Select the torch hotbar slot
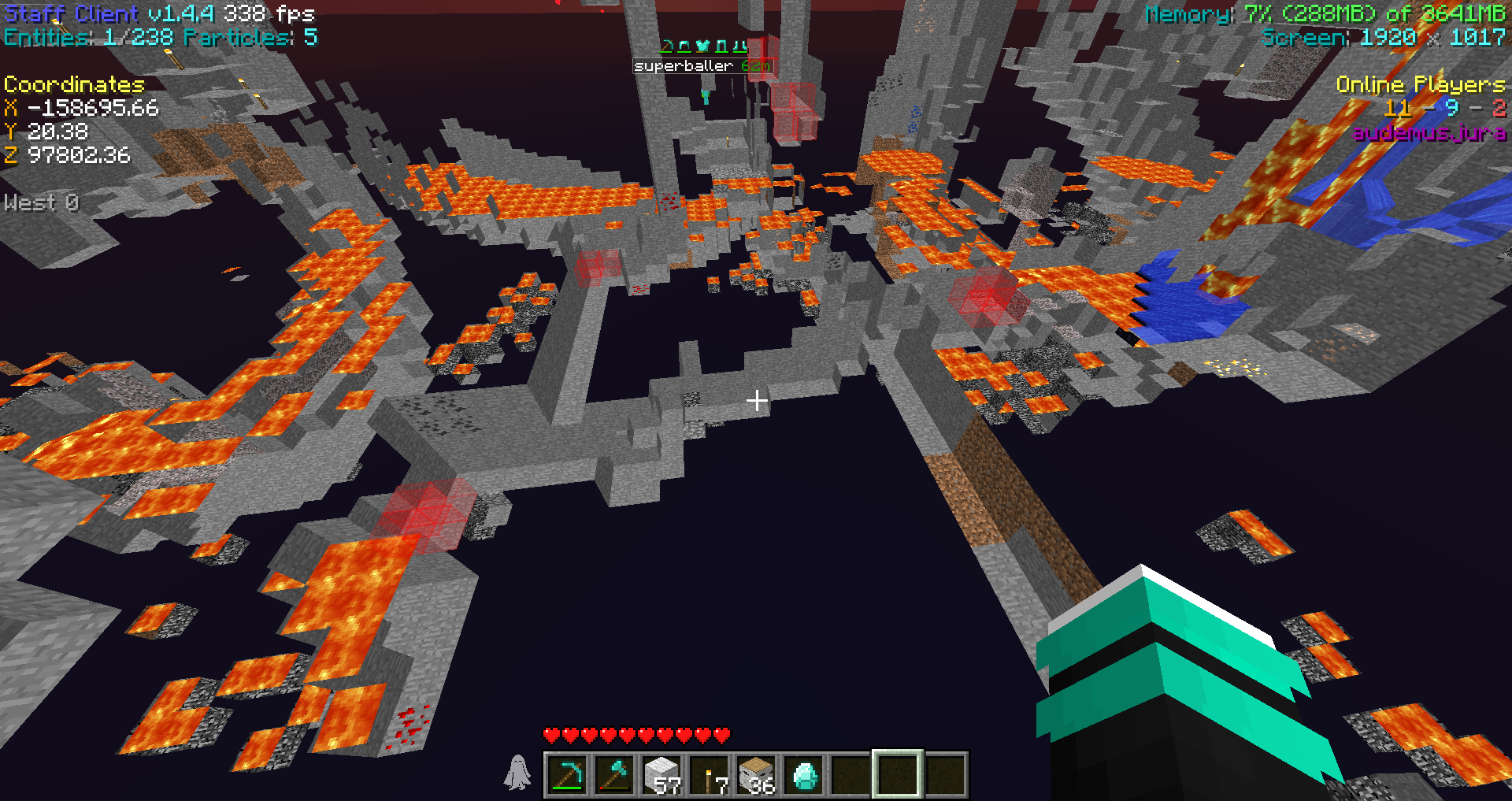Screen dimensions: 1512x801 point(710,775)
